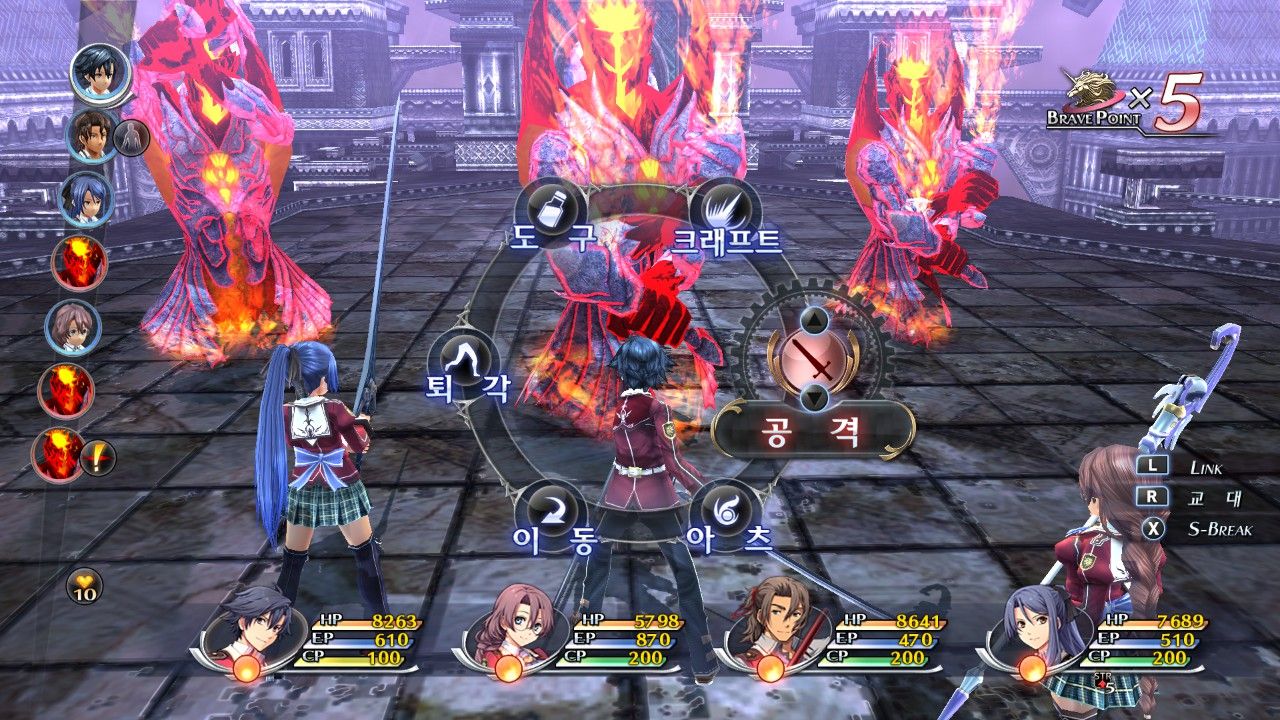This screenshot has width=1280, height=720.
Task: Click the down arrow below the sword icon
Action: [x=816, y=397]
